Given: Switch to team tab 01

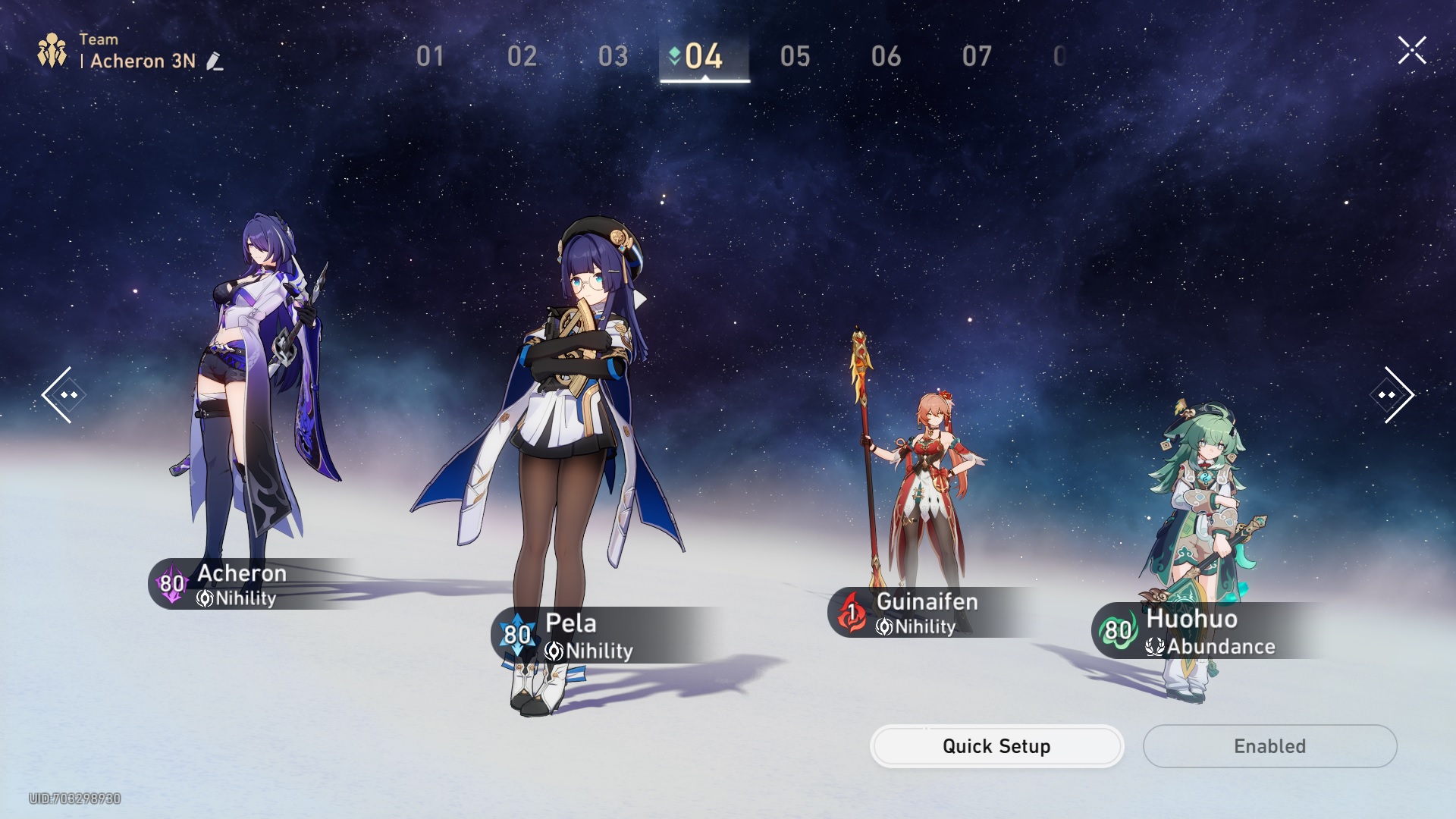Looking at the screenshot, I should coord(430,56).
